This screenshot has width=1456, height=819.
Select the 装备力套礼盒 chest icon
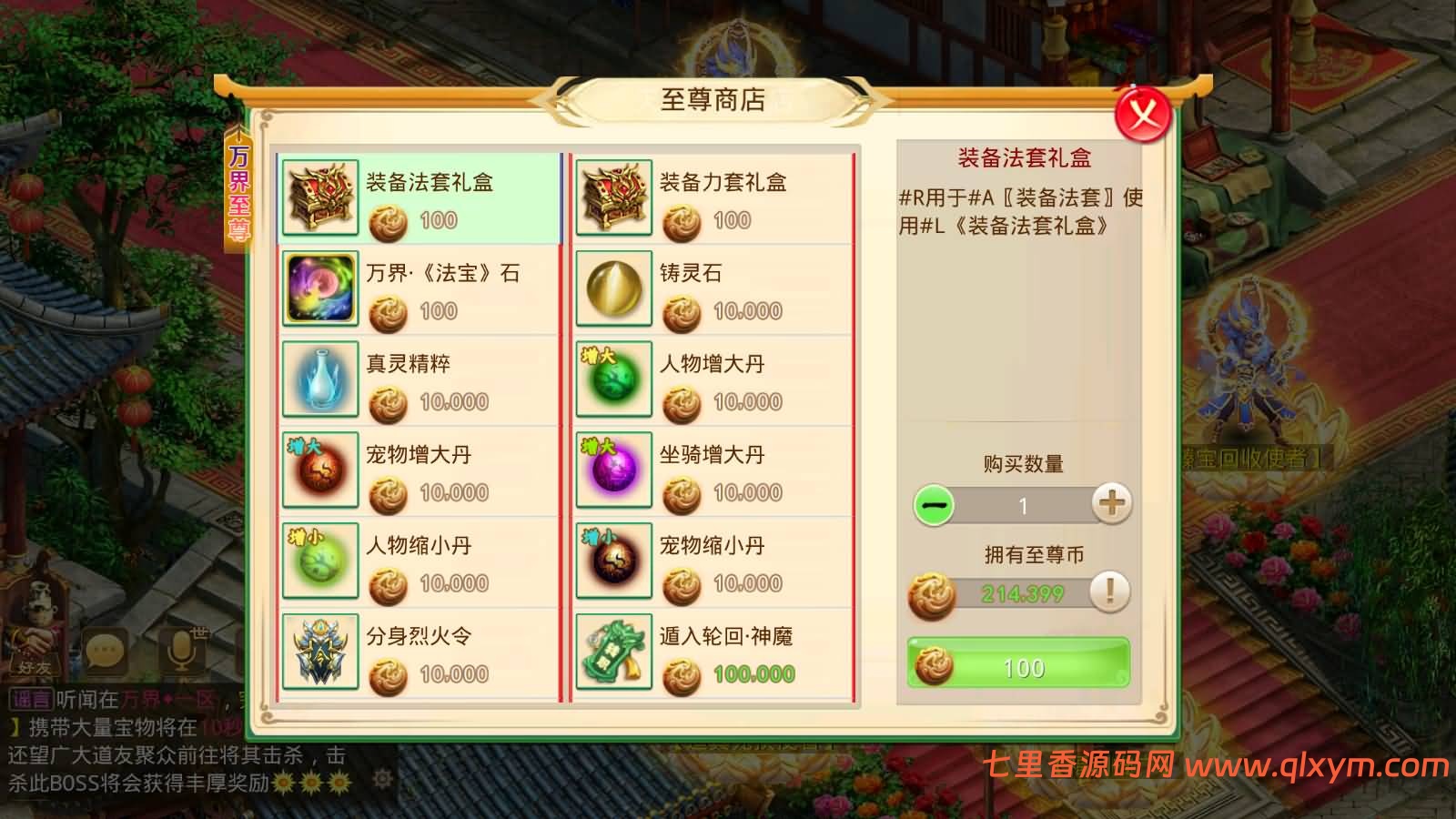(x=614, y=196)
